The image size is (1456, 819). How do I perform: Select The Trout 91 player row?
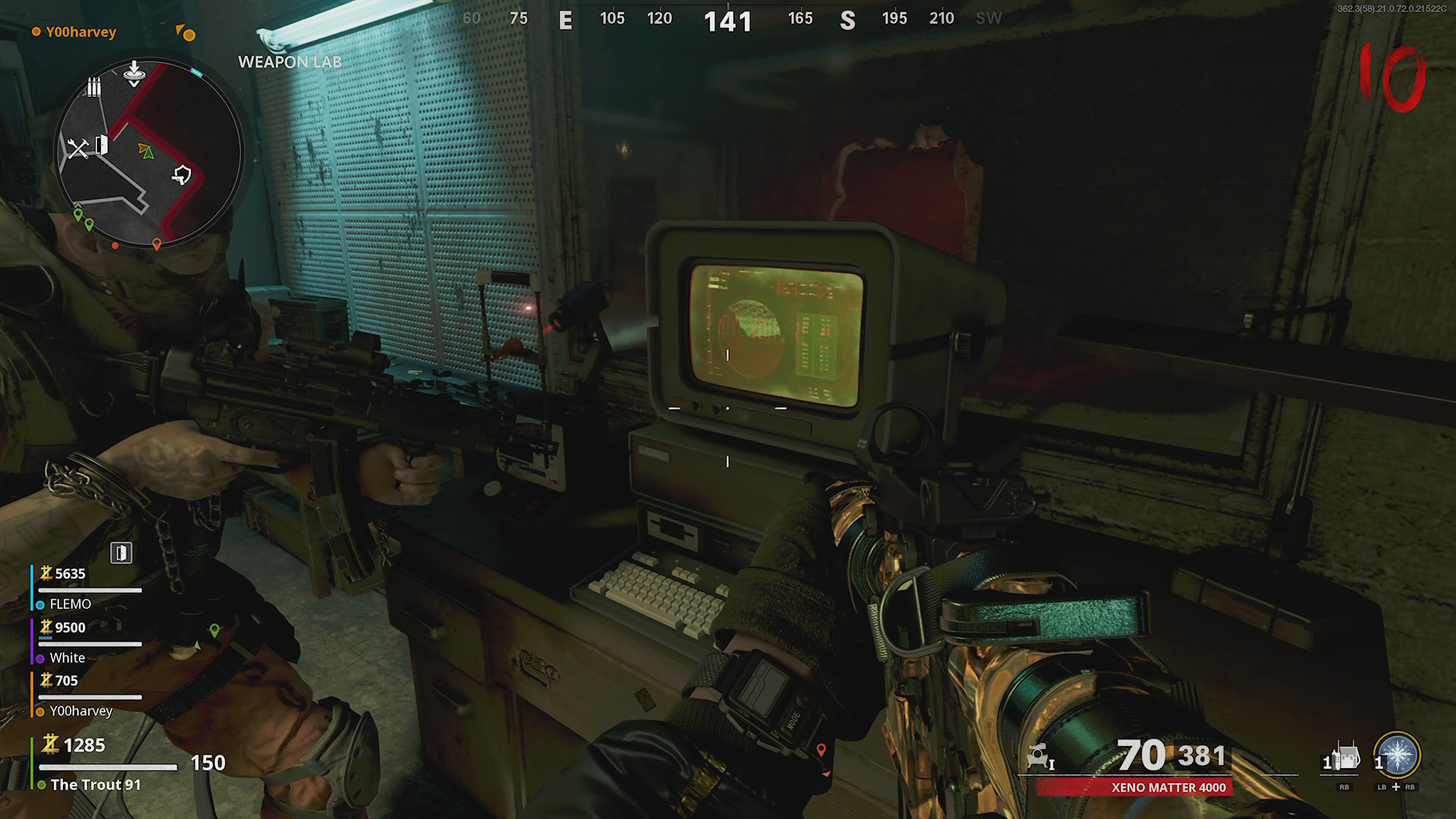[96, 784]
